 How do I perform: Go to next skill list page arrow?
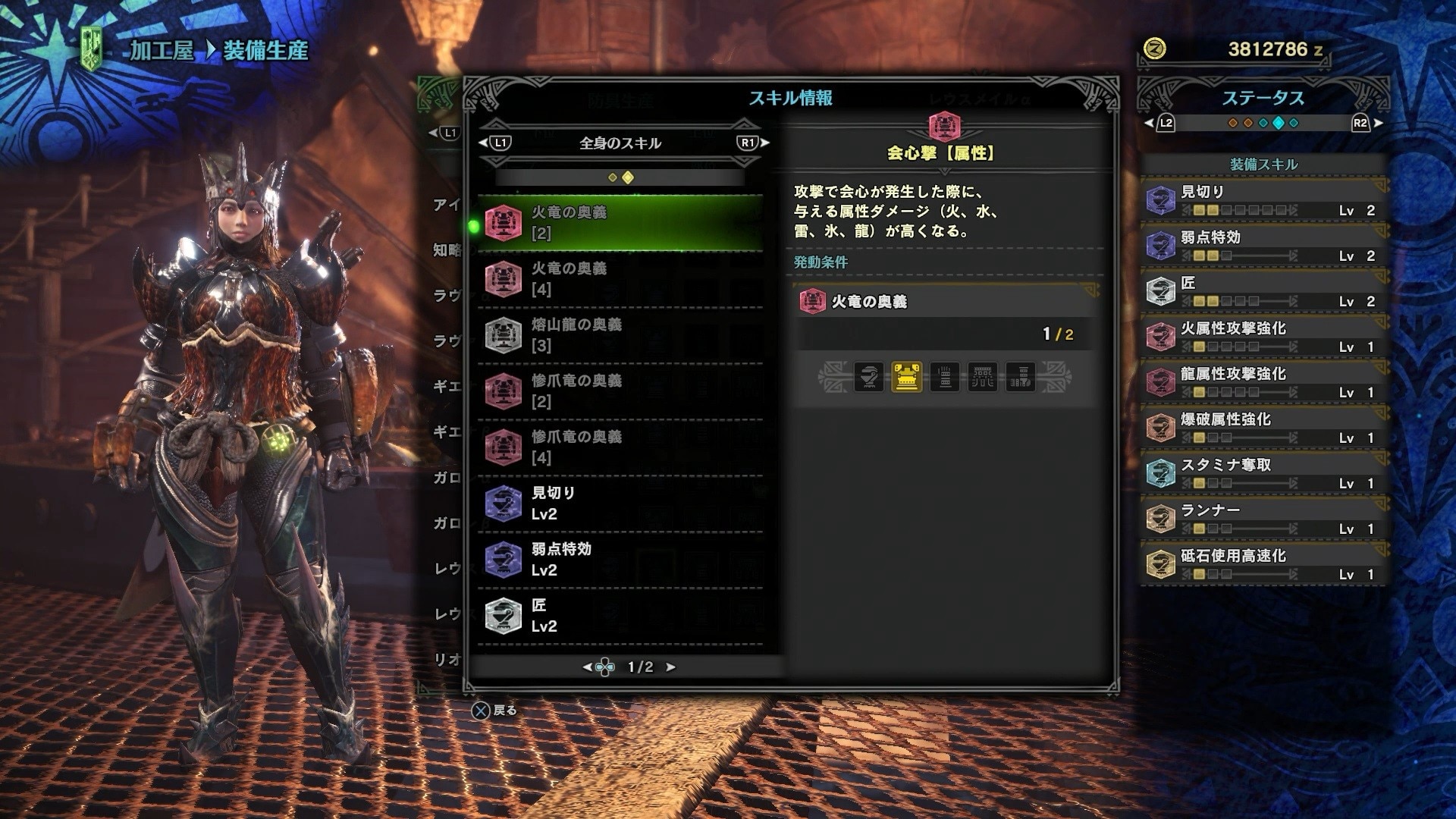point(670,667)
